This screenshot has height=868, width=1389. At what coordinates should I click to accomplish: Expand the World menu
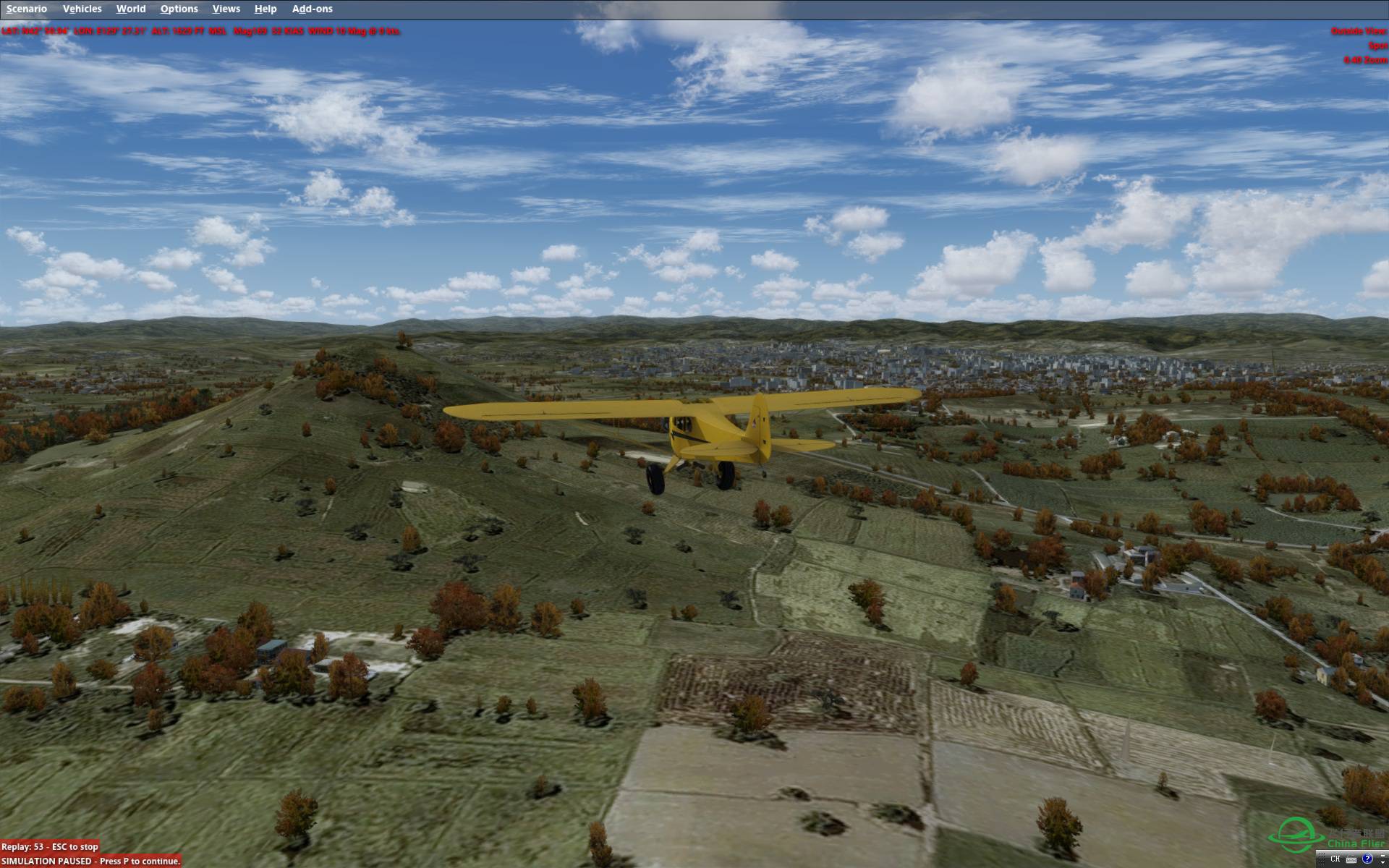tap(131, 9)
